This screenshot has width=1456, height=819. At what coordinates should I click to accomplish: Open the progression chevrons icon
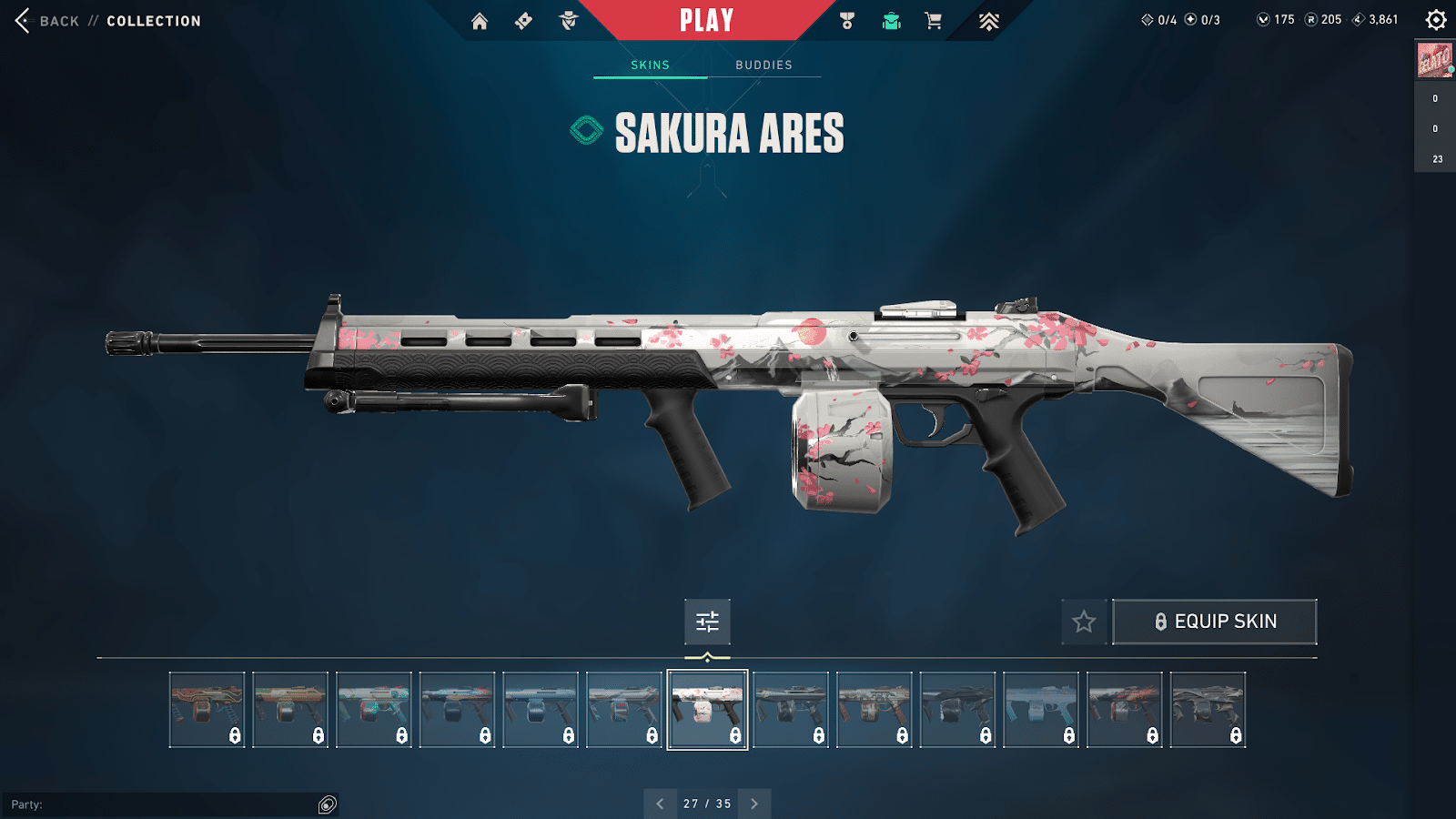click(x=988, y=20)
